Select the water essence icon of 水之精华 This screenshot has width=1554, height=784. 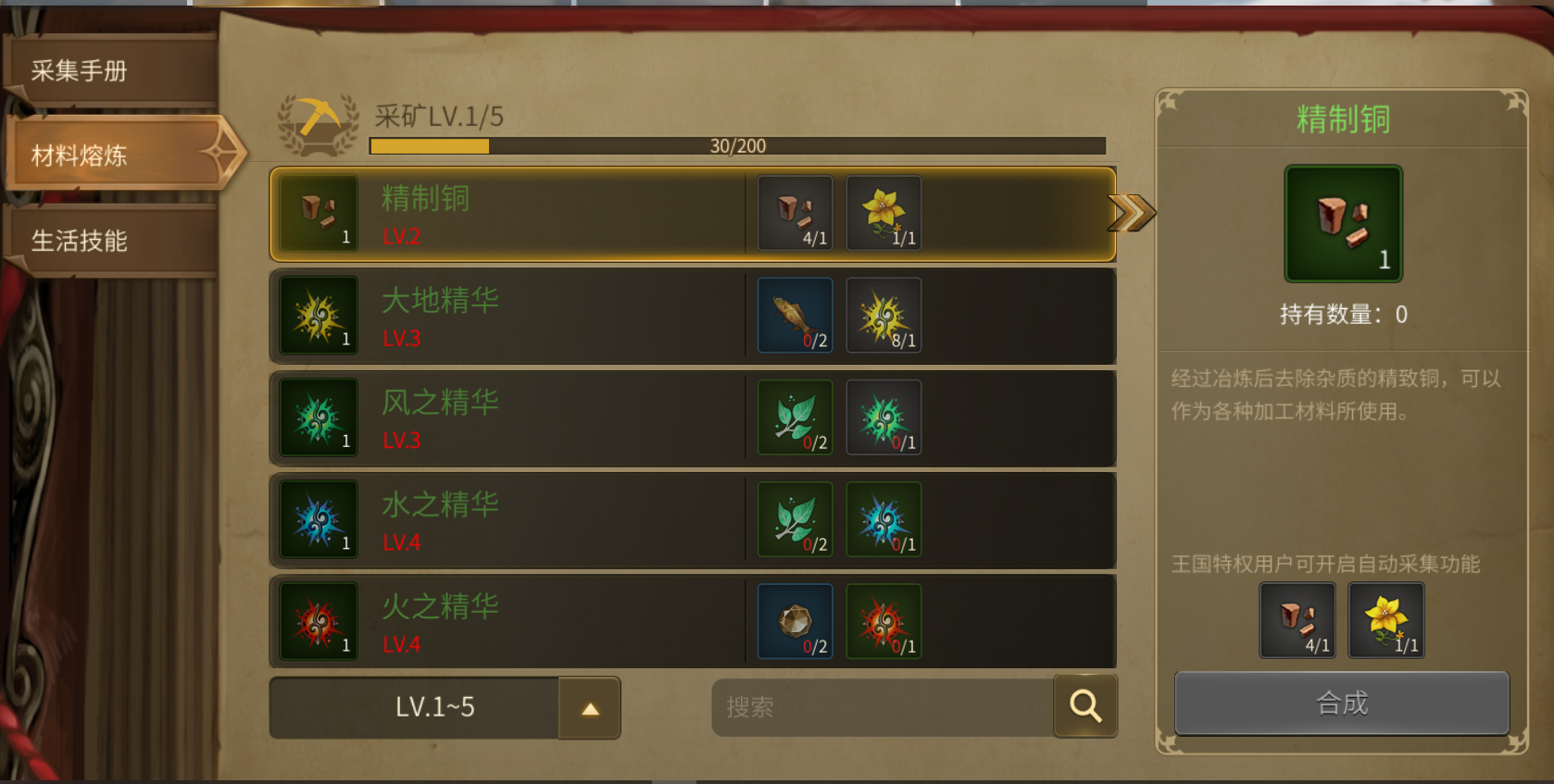[883, 519]
